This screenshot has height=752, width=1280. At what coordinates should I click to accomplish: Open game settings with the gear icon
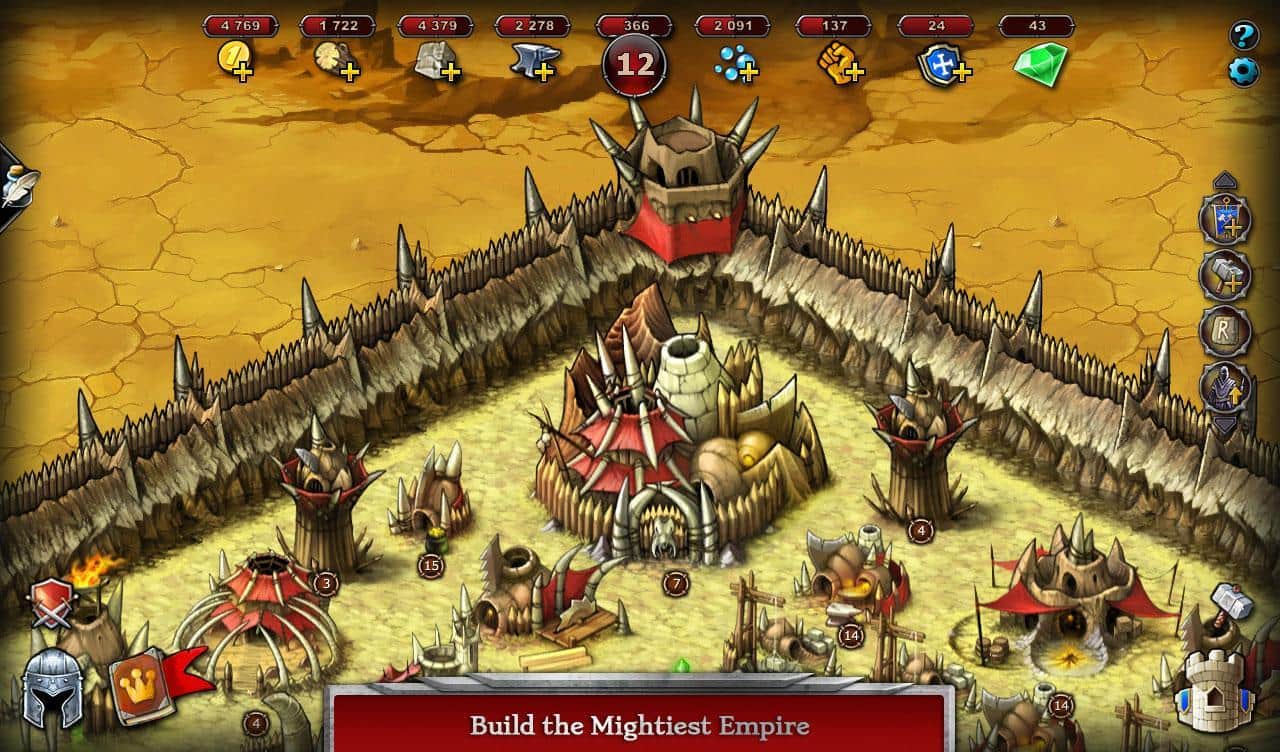(x=1243, y=70)
